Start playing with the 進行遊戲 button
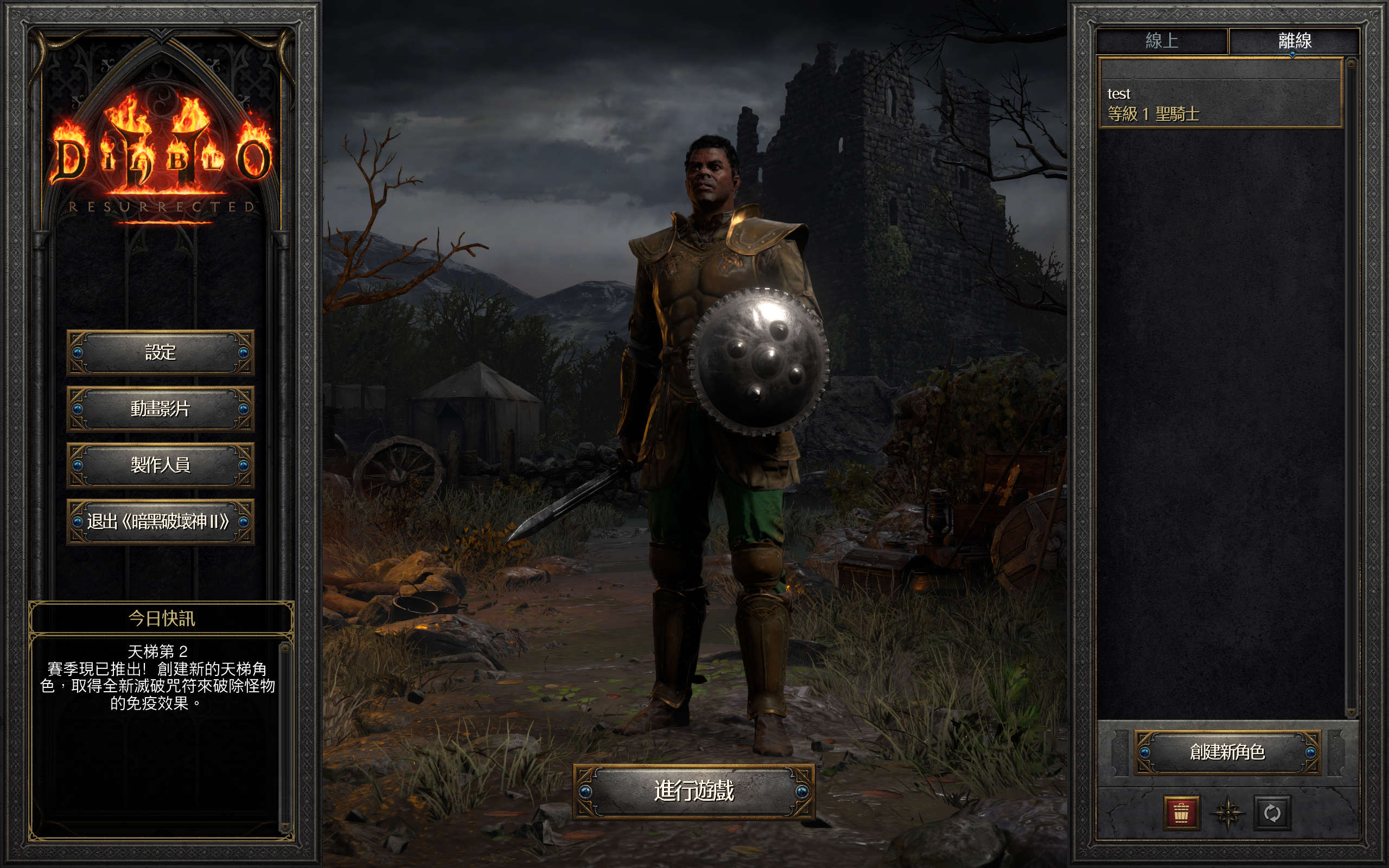The height and width of the screenshot is (868, 1389). click(x=693, y=791)
